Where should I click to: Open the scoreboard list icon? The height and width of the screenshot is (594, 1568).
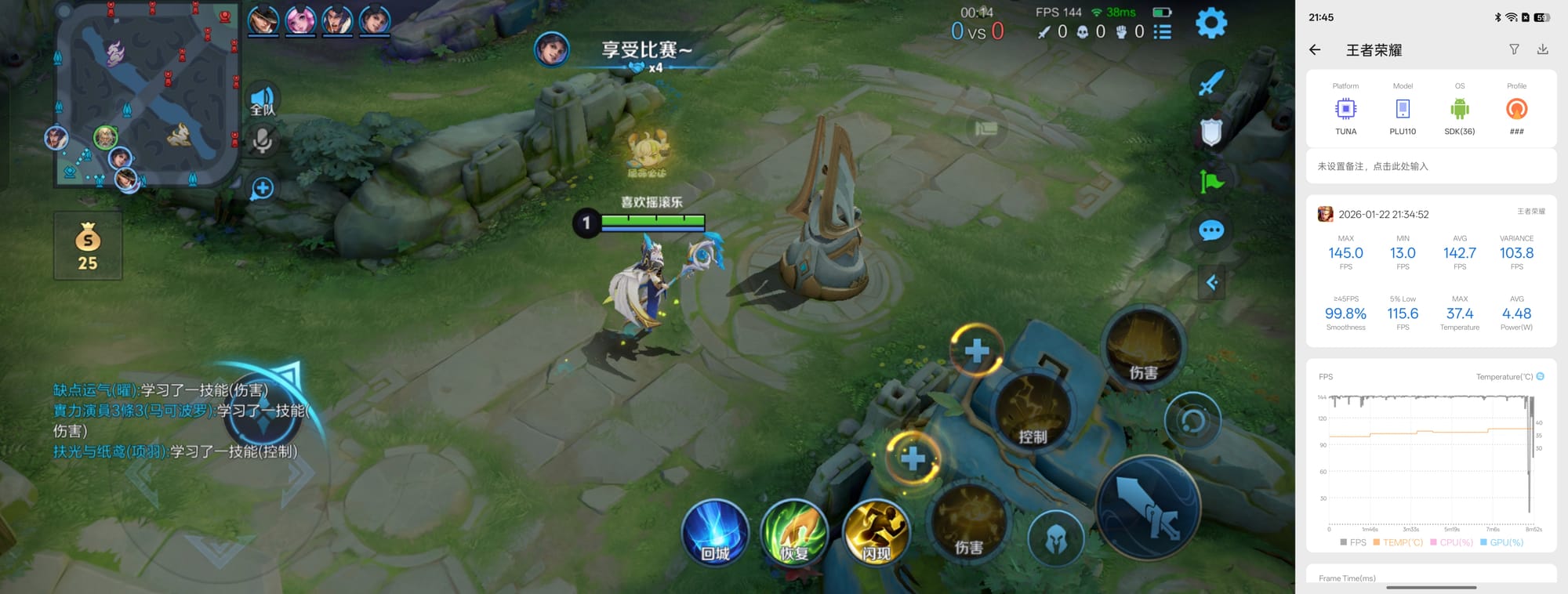coord(1163,31)
